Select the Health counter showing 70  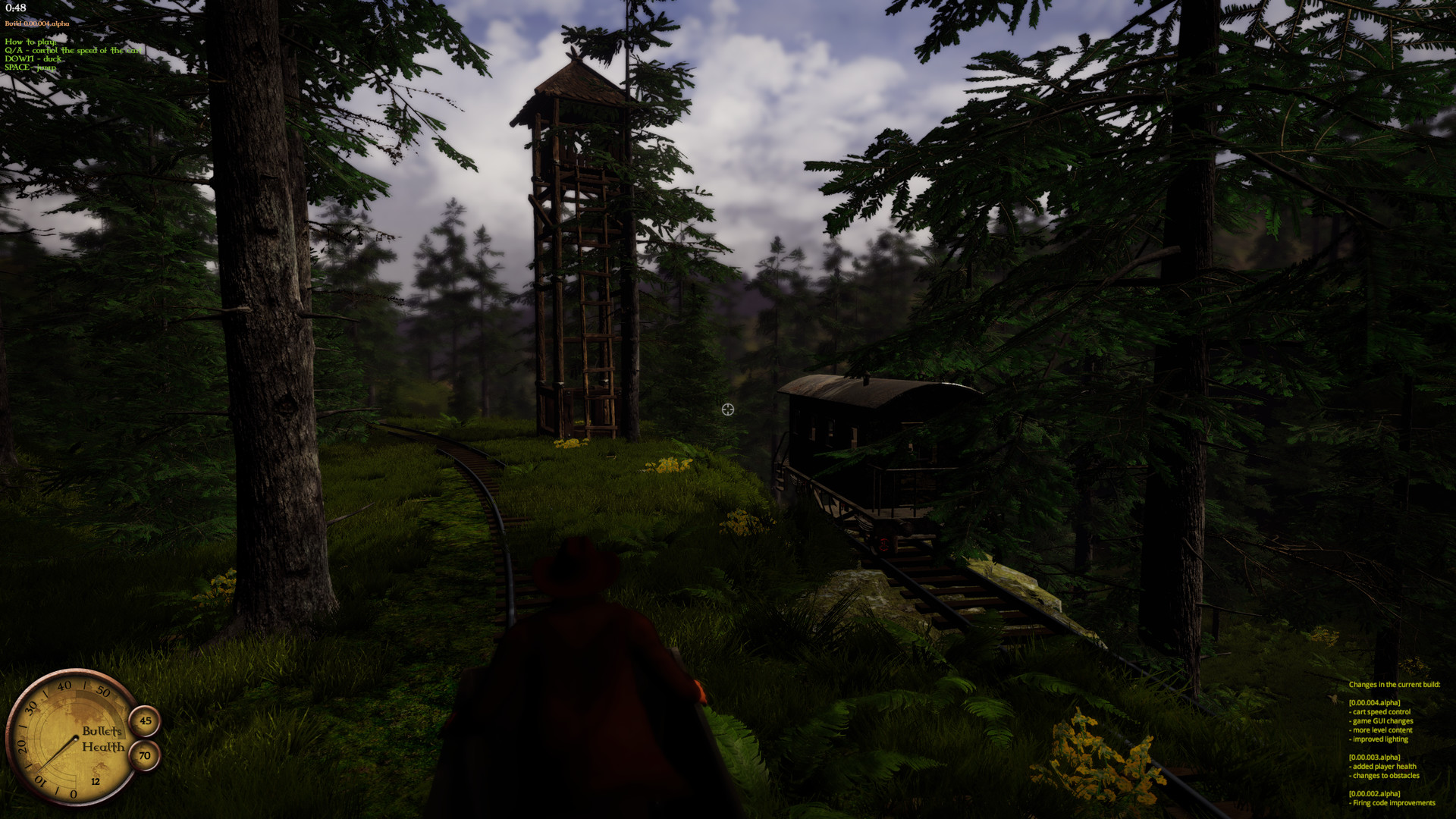click(145, 755)
